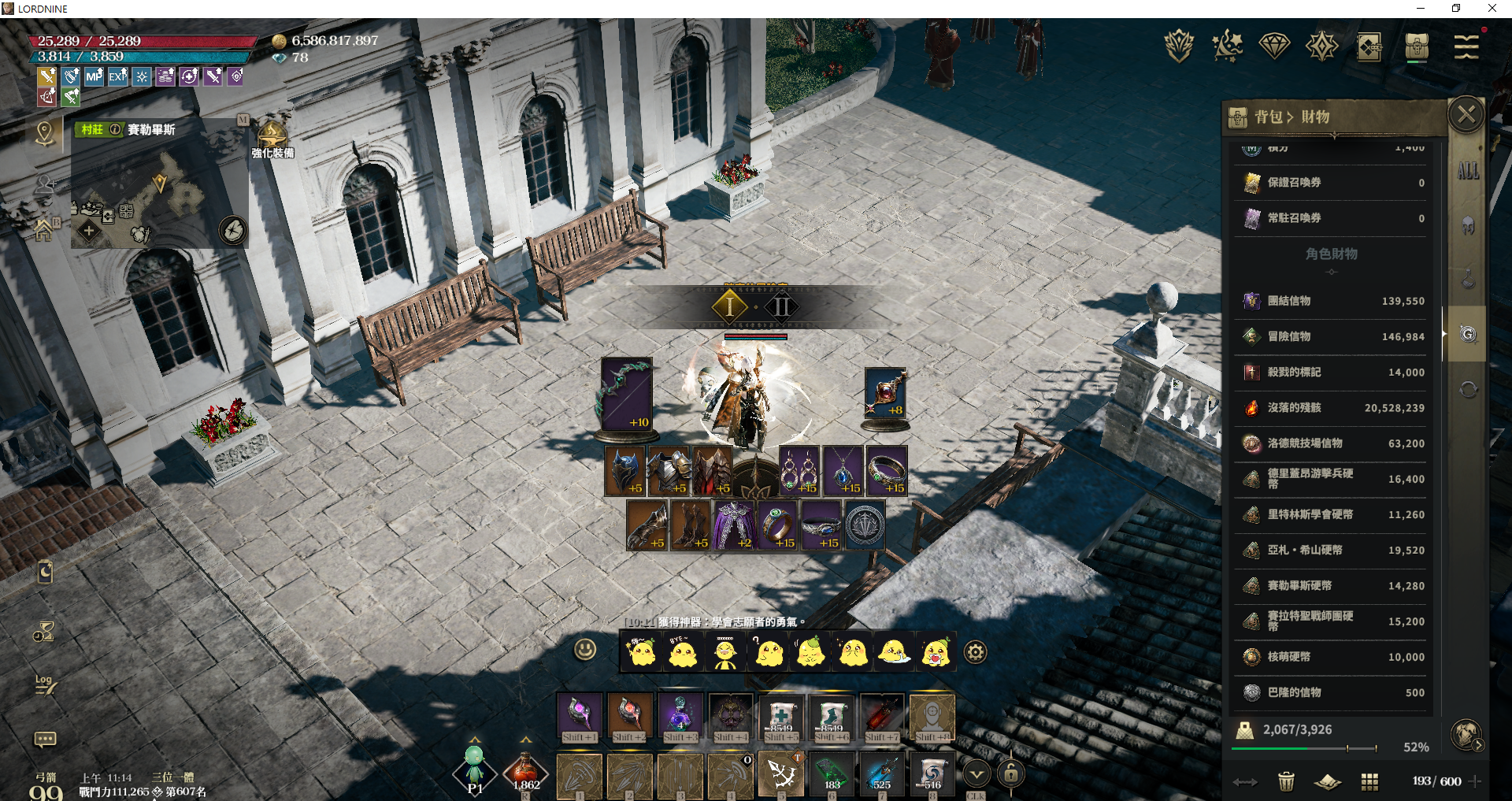This screenshot has height=801, width=1512.
Task: Switch to equipment preset II
Action: click(x=782, y=306)
